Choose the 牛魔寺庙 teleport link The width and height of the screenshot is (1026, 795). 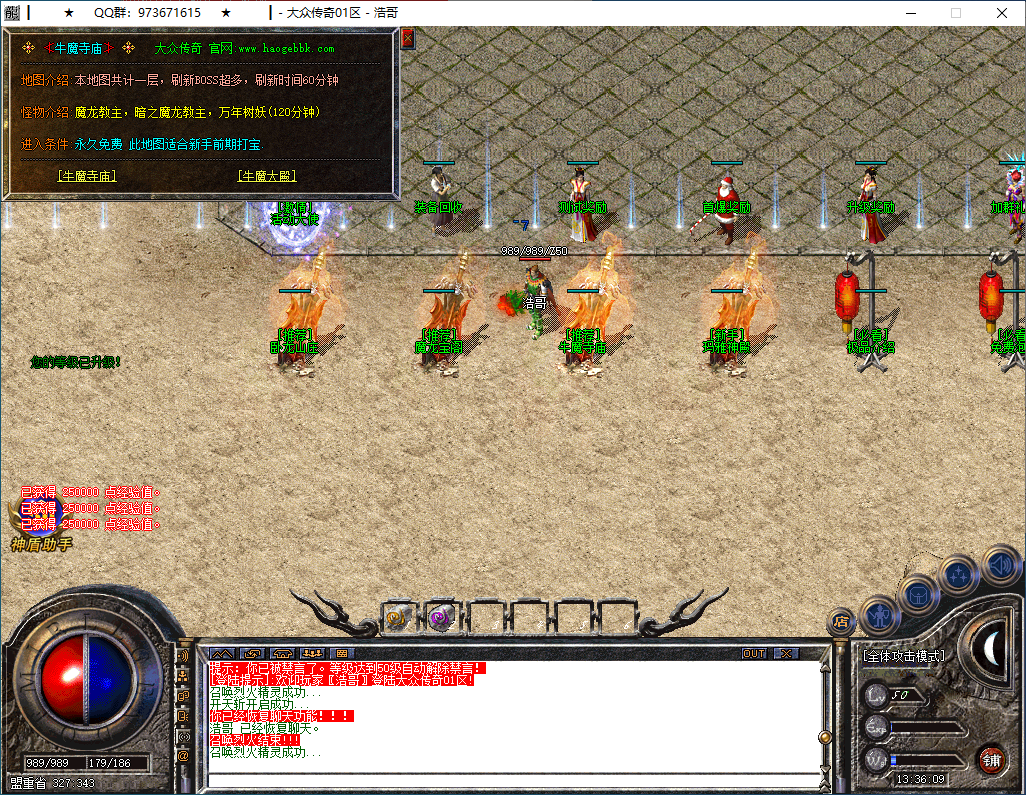(87, 176)
